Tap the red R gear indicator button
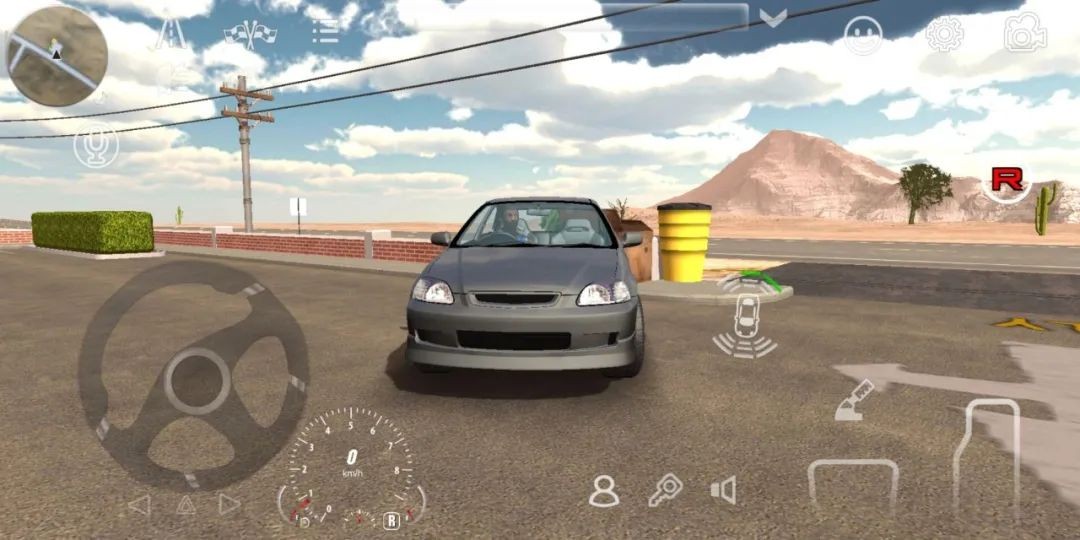The width and height of the screenshot is (1080, 540). click(1006, 181)
